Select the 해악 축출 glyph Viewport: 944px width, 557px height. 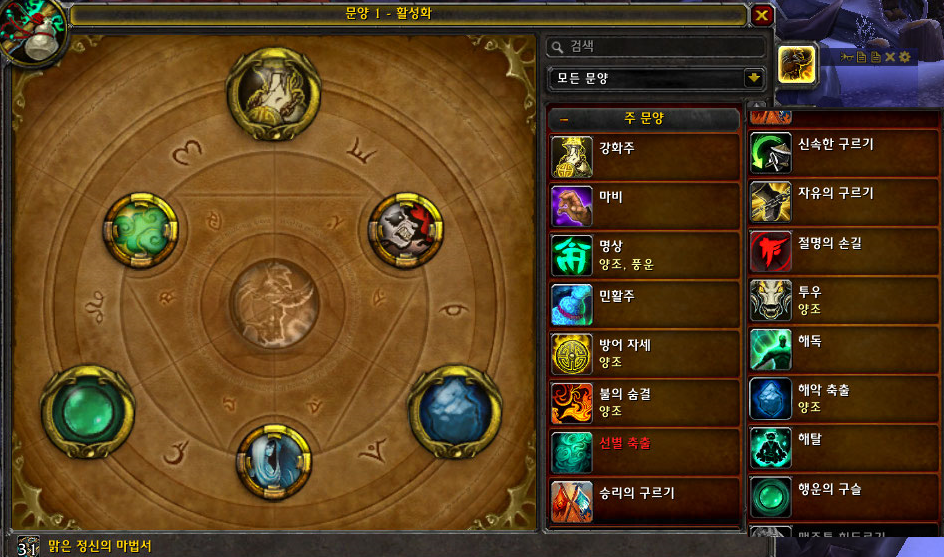pos(845,397)
